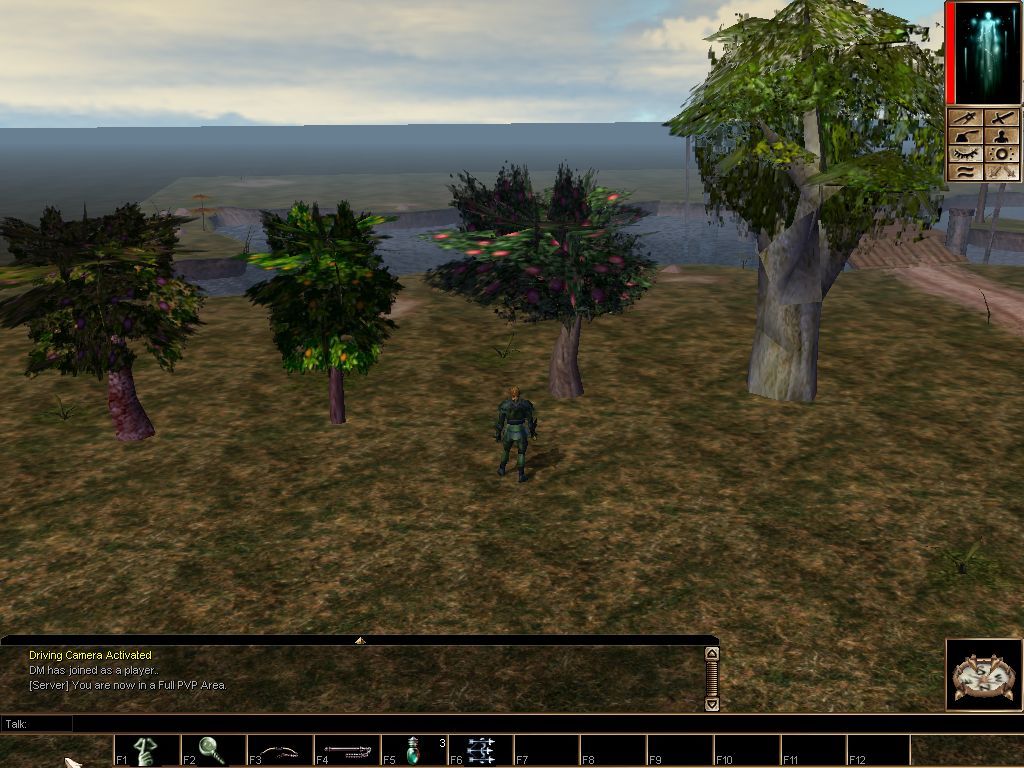This screenshot has height=768, width=1024.
Task: Select the dagger icon in the mode panel
Action: [x=966, y=118]
